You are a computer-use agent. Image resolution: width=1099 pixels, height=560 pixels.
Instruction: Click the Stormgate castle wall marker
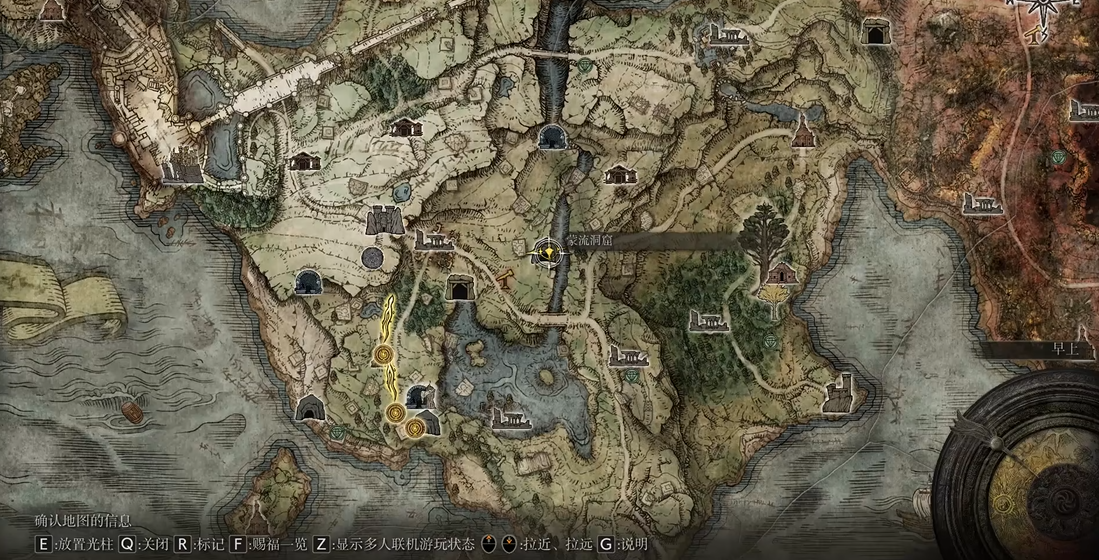click(x=384, y=218)
